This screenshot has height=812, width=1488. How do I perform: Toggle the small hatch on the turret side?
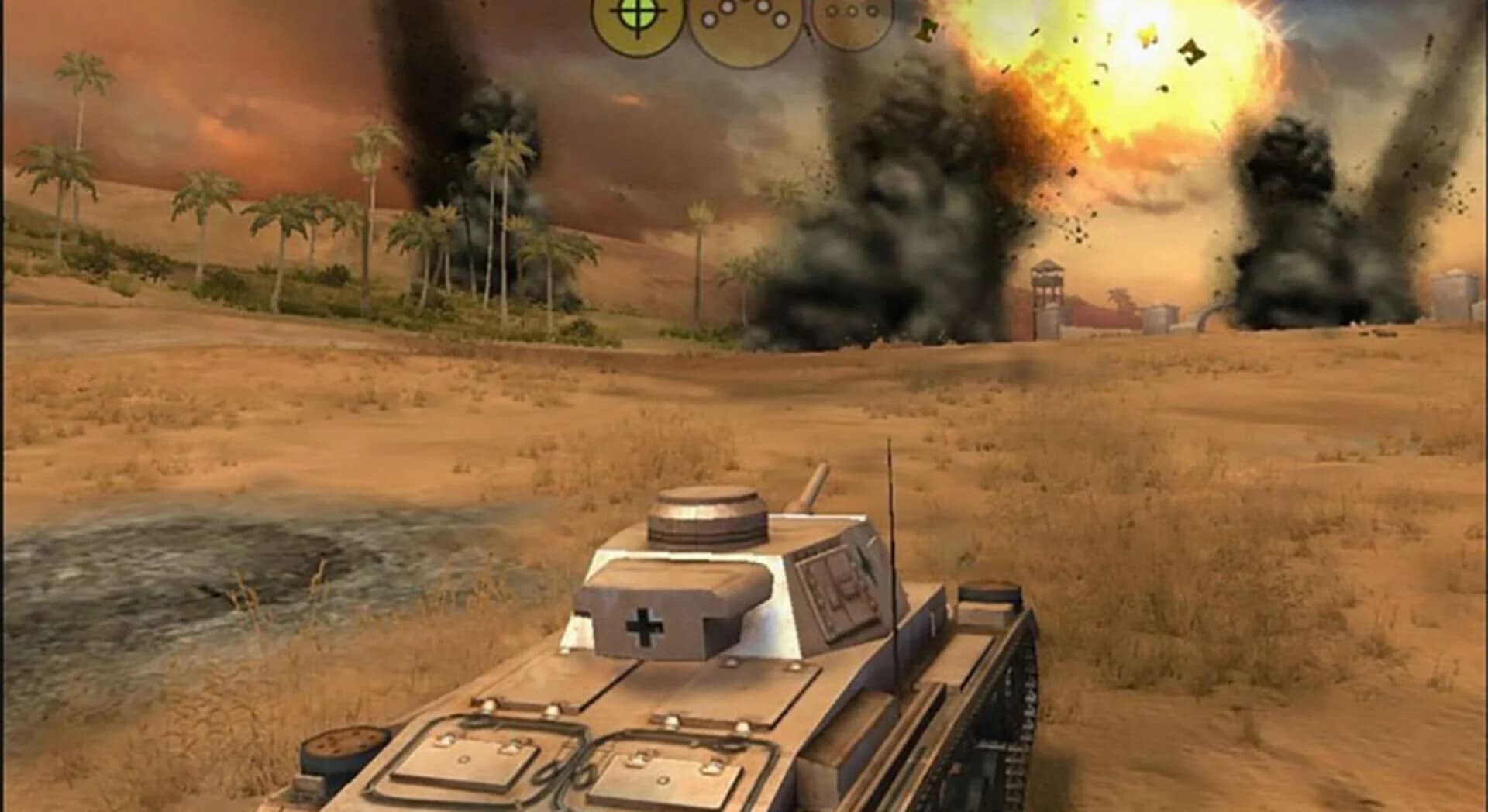pos(837,589)
